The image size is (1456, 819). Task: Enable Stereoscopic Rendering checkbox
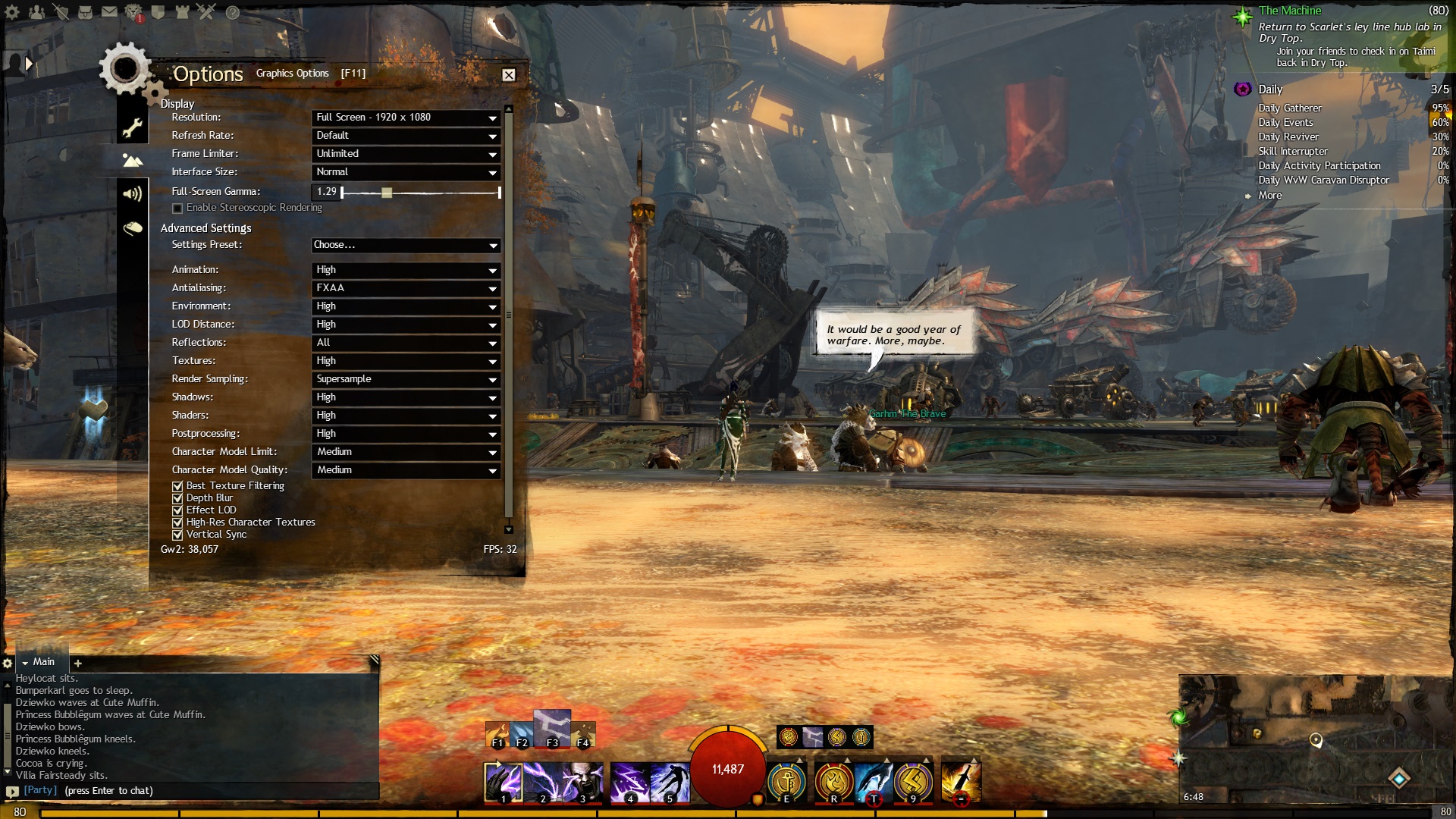[177, 208]
